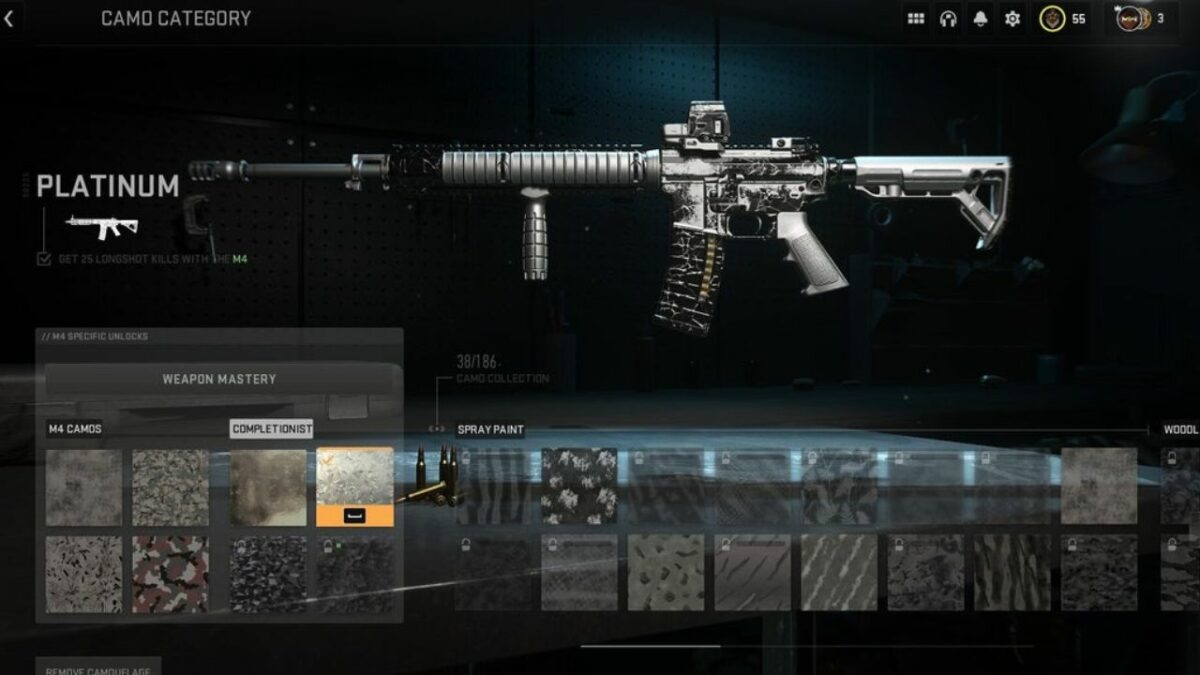Select the selected Platinum camo with orange highlight

pyautogui.click(x=355, y=487)
